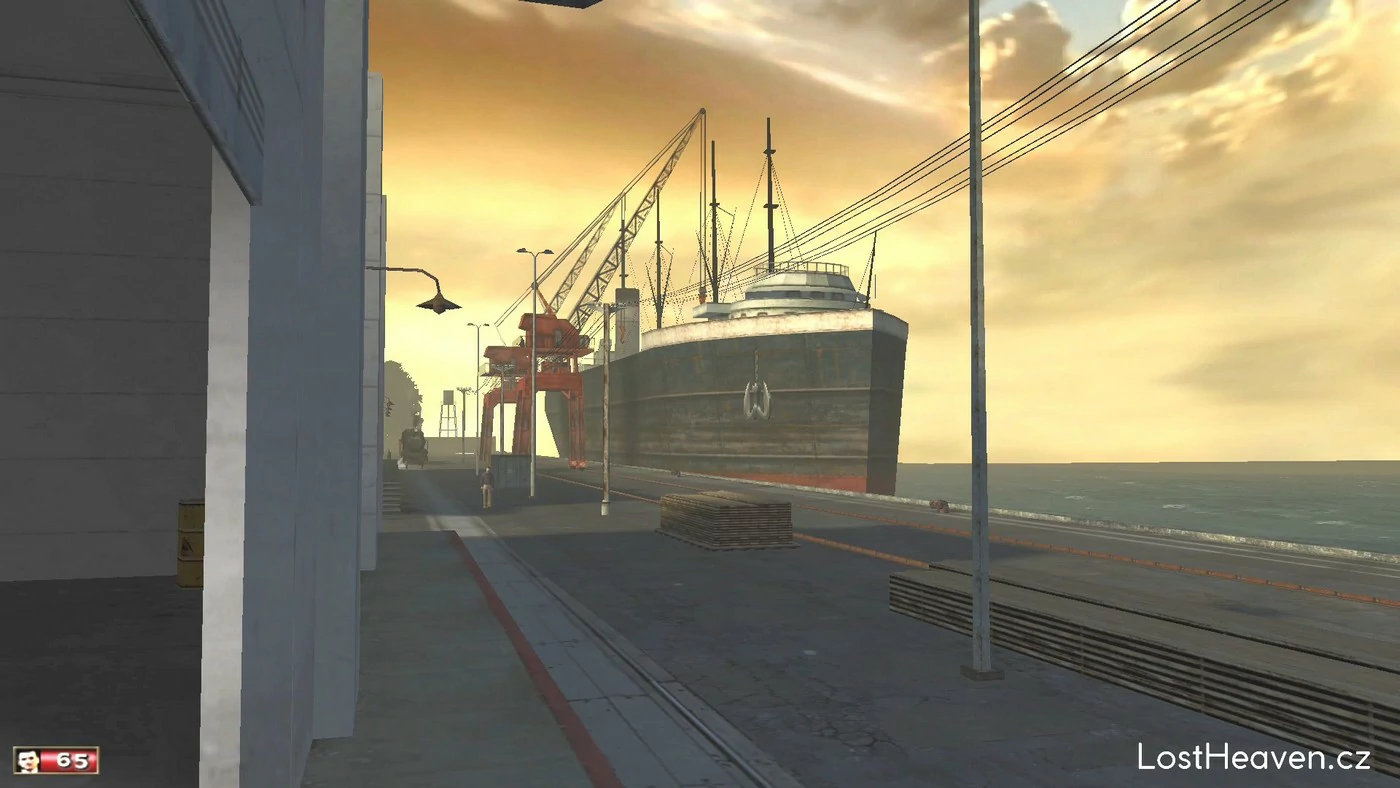
Task: Click the LostHeaven.cz watermark
Action: tap(1253, 757)
